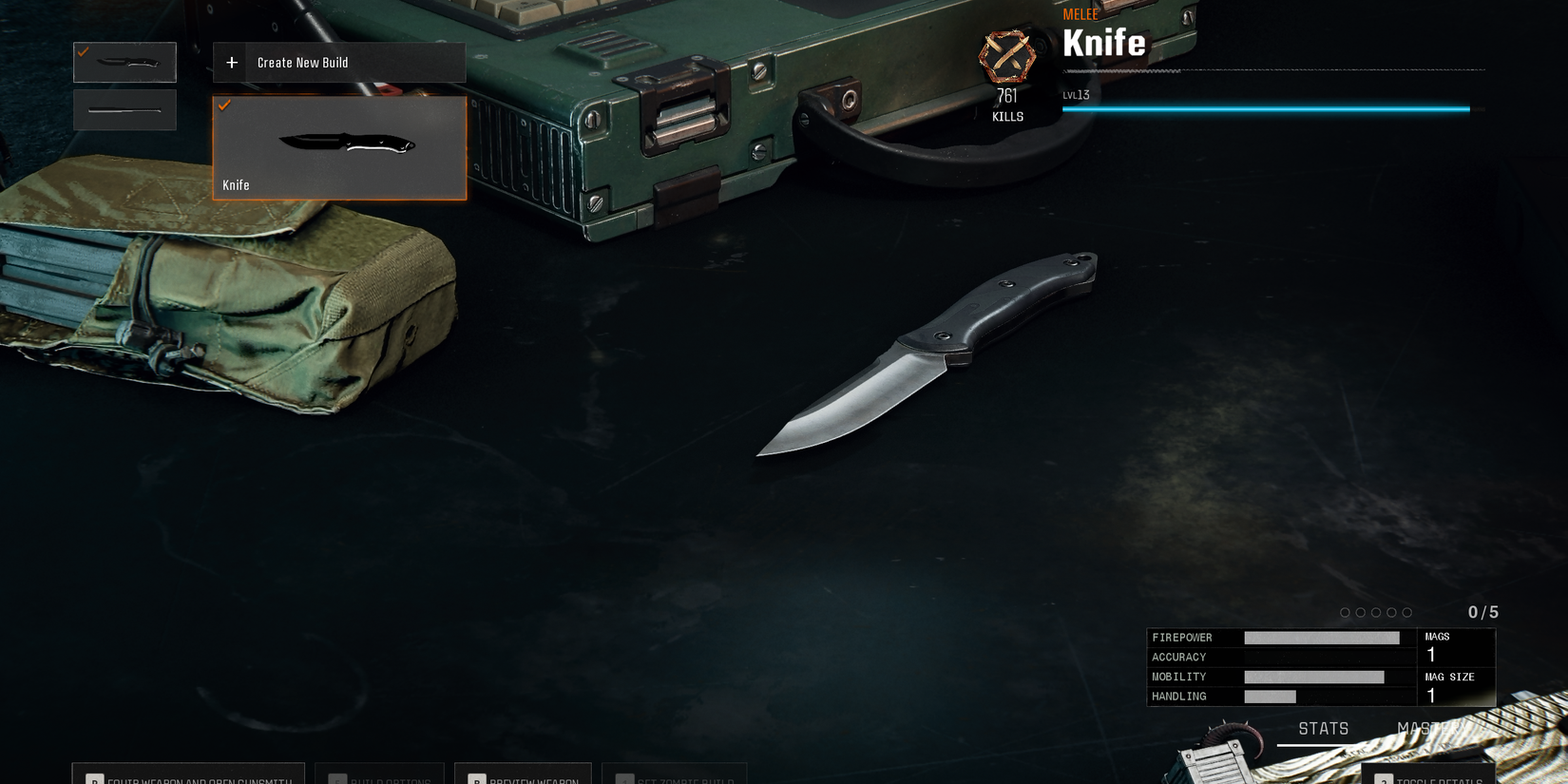Click the plus icon on Create New Build
Image resolution: width=1568 pixels, height=784 pixels.
point(231,62)
